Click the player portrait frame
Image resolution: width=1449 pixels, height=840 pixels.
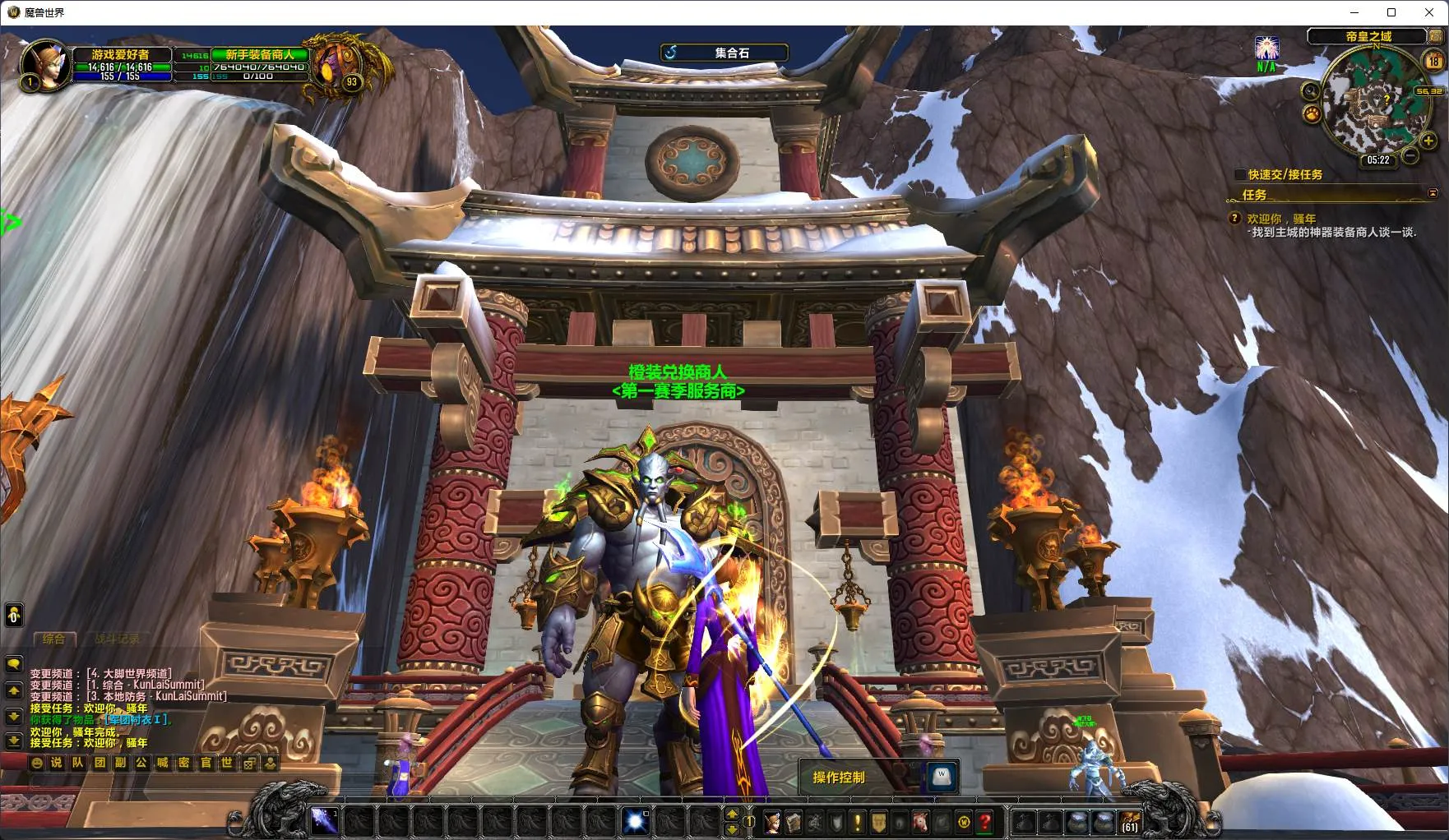tap(45, 63)
